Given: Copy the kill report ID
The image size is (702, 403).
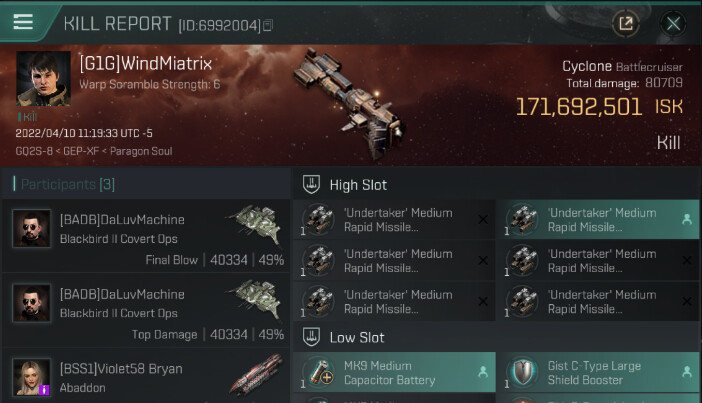Looking at the screenshot, I should (x=268, y=24).
